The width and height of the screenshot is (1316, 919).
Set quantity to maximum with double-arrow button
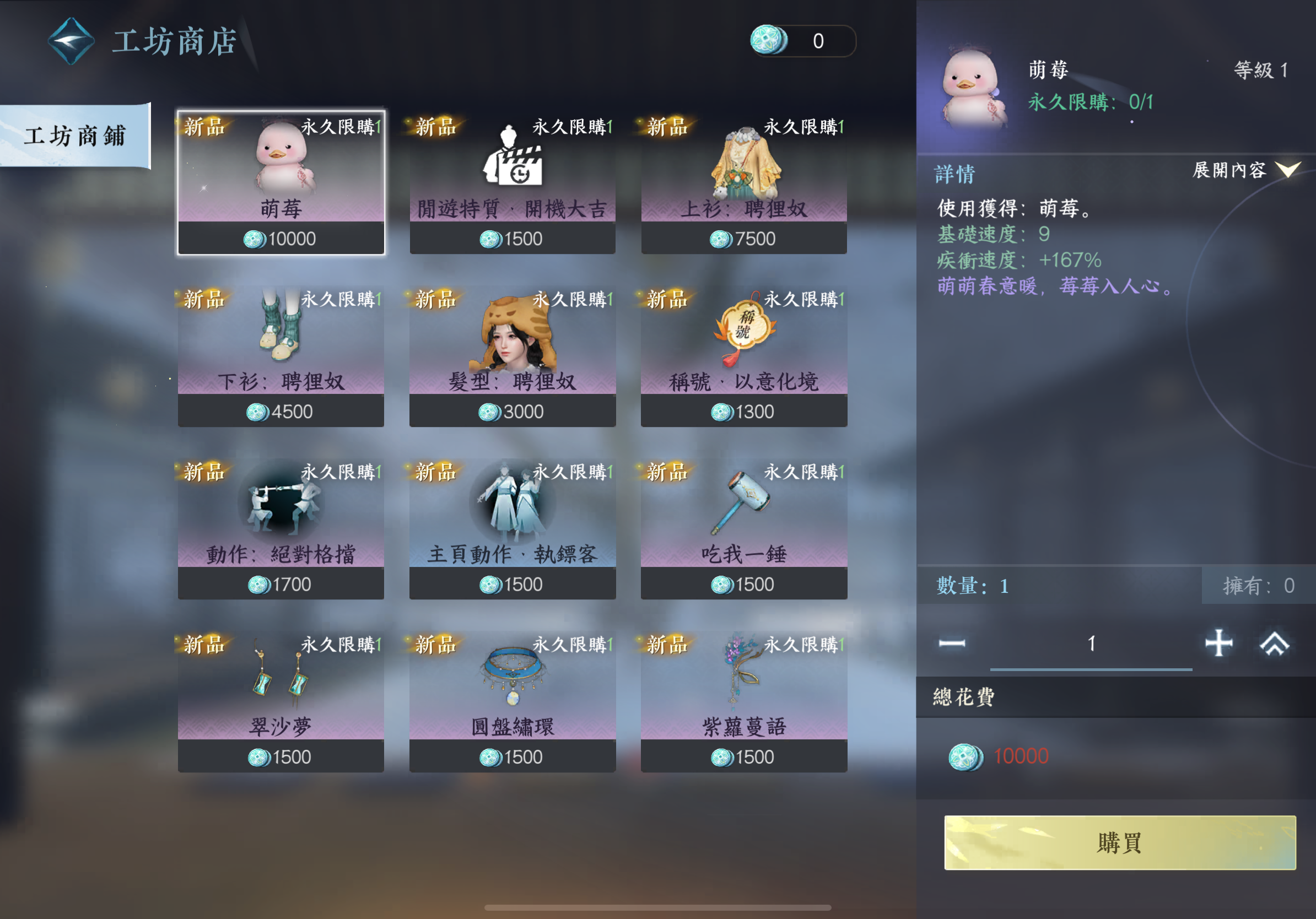pos(1274,644)
